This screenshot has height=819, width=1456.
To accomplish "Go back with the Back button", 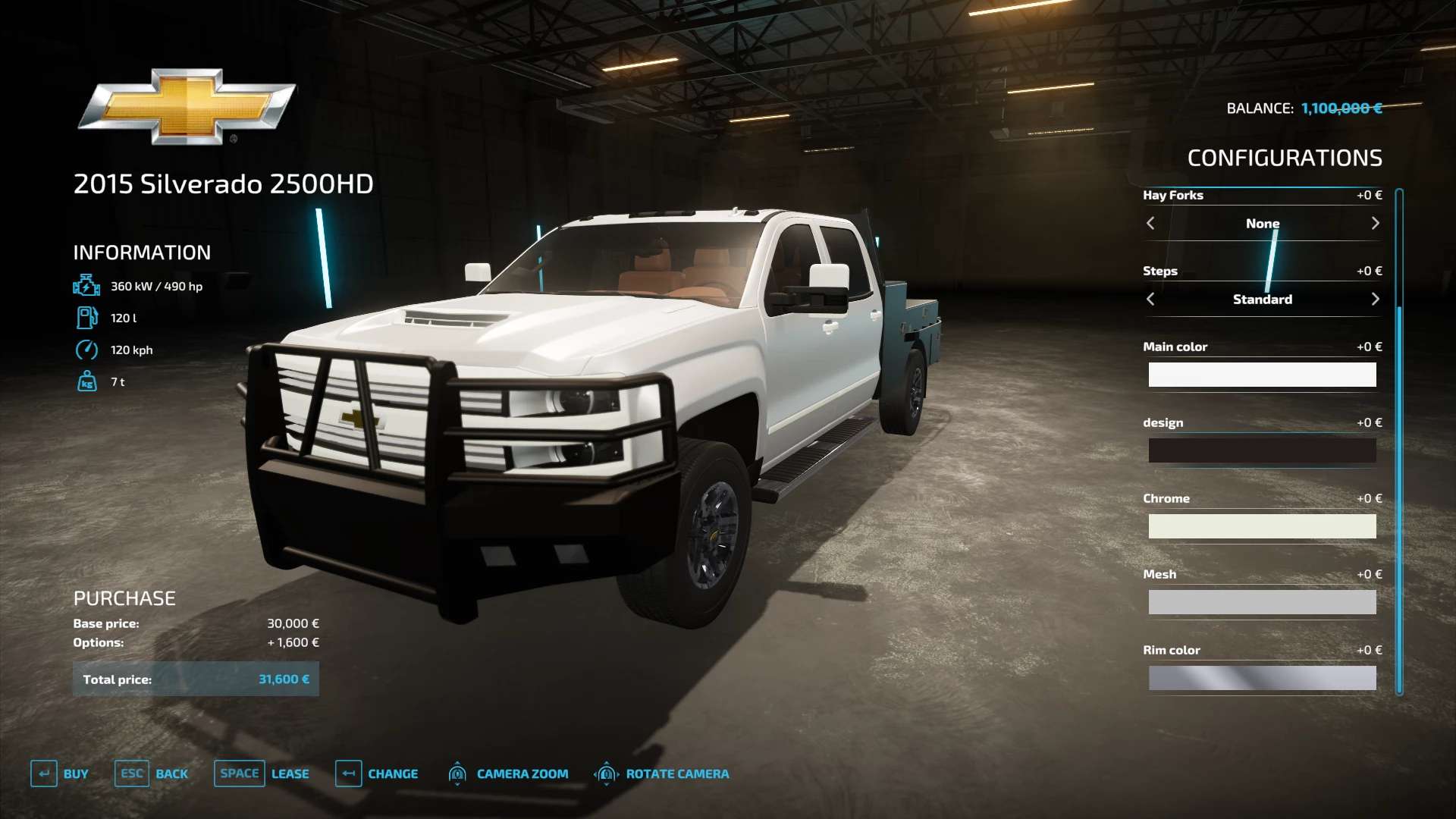I will [152, 773].
